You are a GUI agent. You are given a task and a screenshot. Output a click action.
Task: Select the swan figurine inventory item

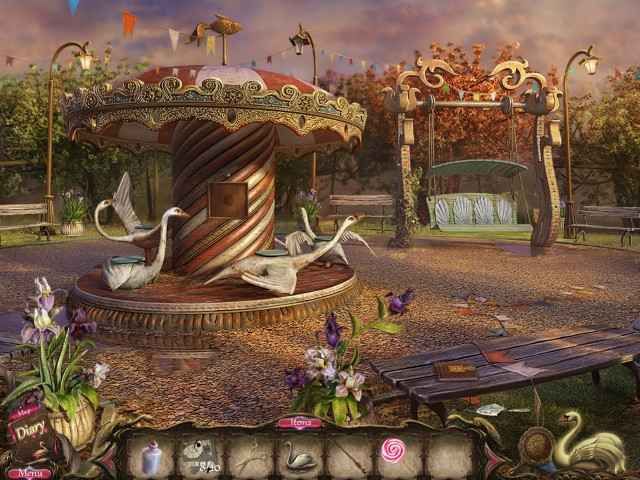coord(298,458)
